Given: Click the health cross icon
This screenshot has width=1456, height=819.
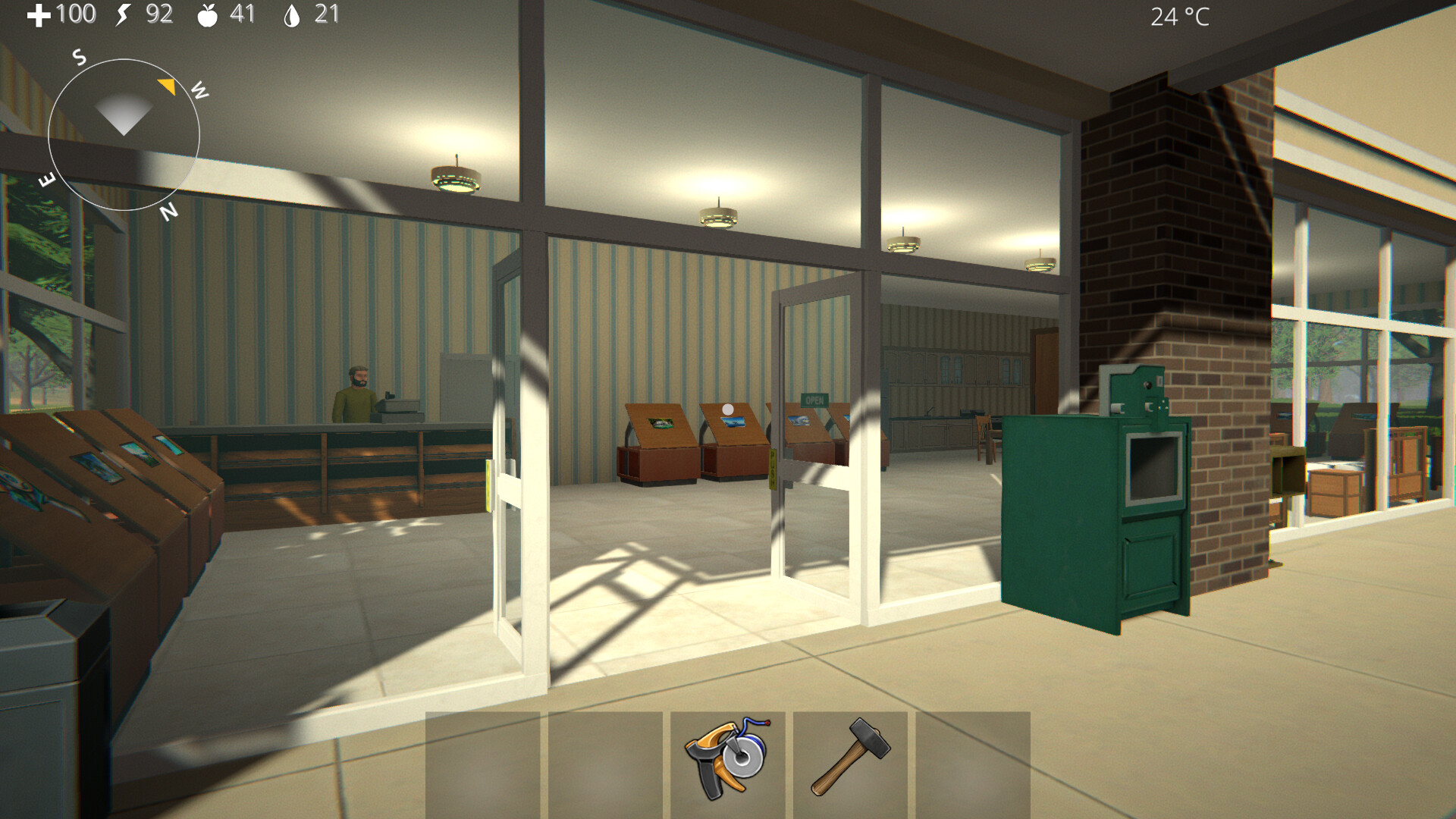Looking at the screenshot, I should point(39,14).
